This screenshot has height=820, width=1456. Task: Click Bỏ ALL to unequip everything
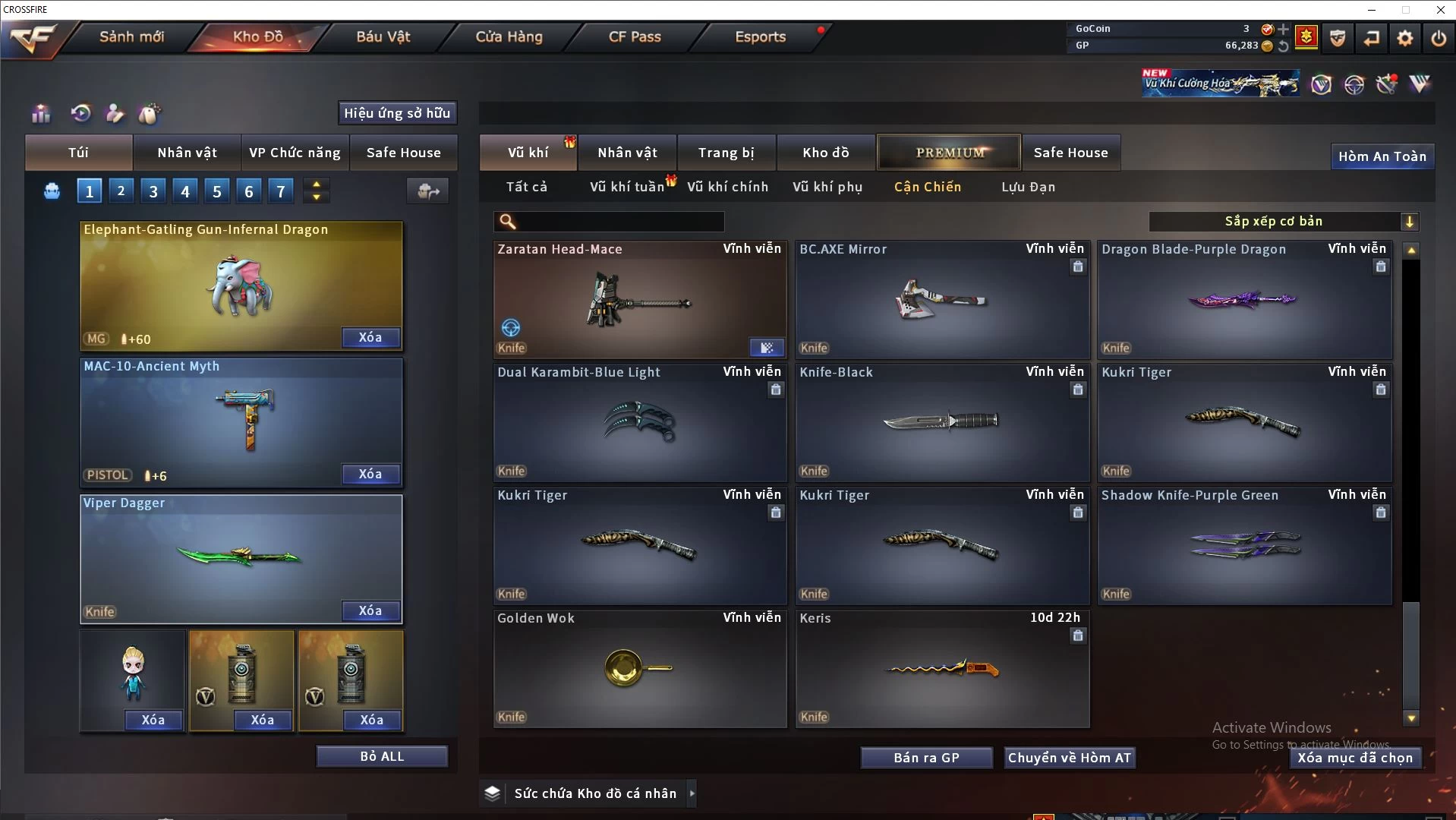click(x=382, y=756)
